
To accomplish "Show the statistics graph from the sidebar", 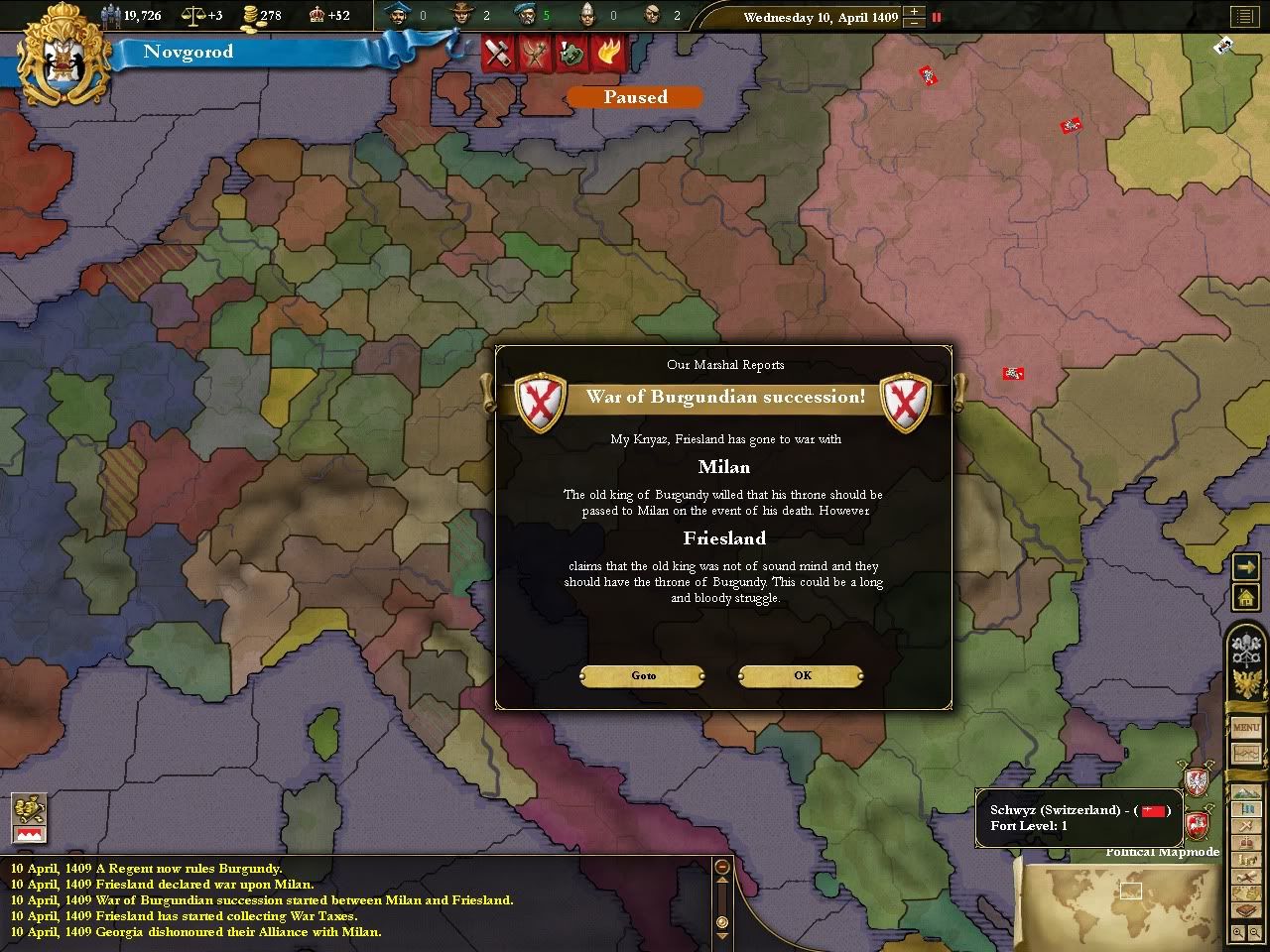I will coord(1245,753).
